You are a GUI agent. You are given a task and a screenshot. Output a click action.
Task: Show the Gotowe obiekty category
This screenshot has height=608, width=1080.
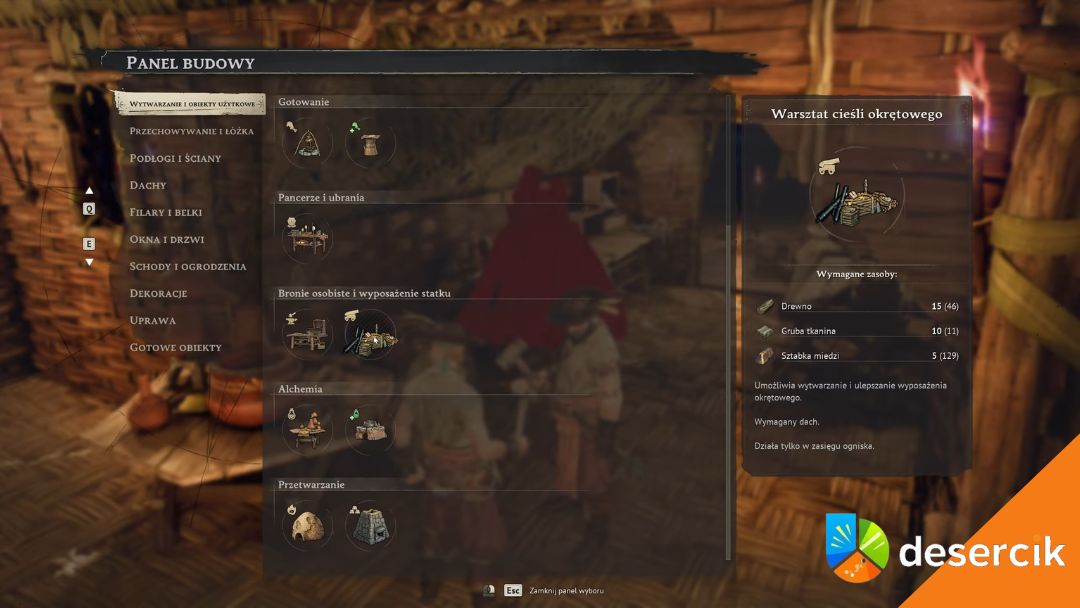pos(175,347)
